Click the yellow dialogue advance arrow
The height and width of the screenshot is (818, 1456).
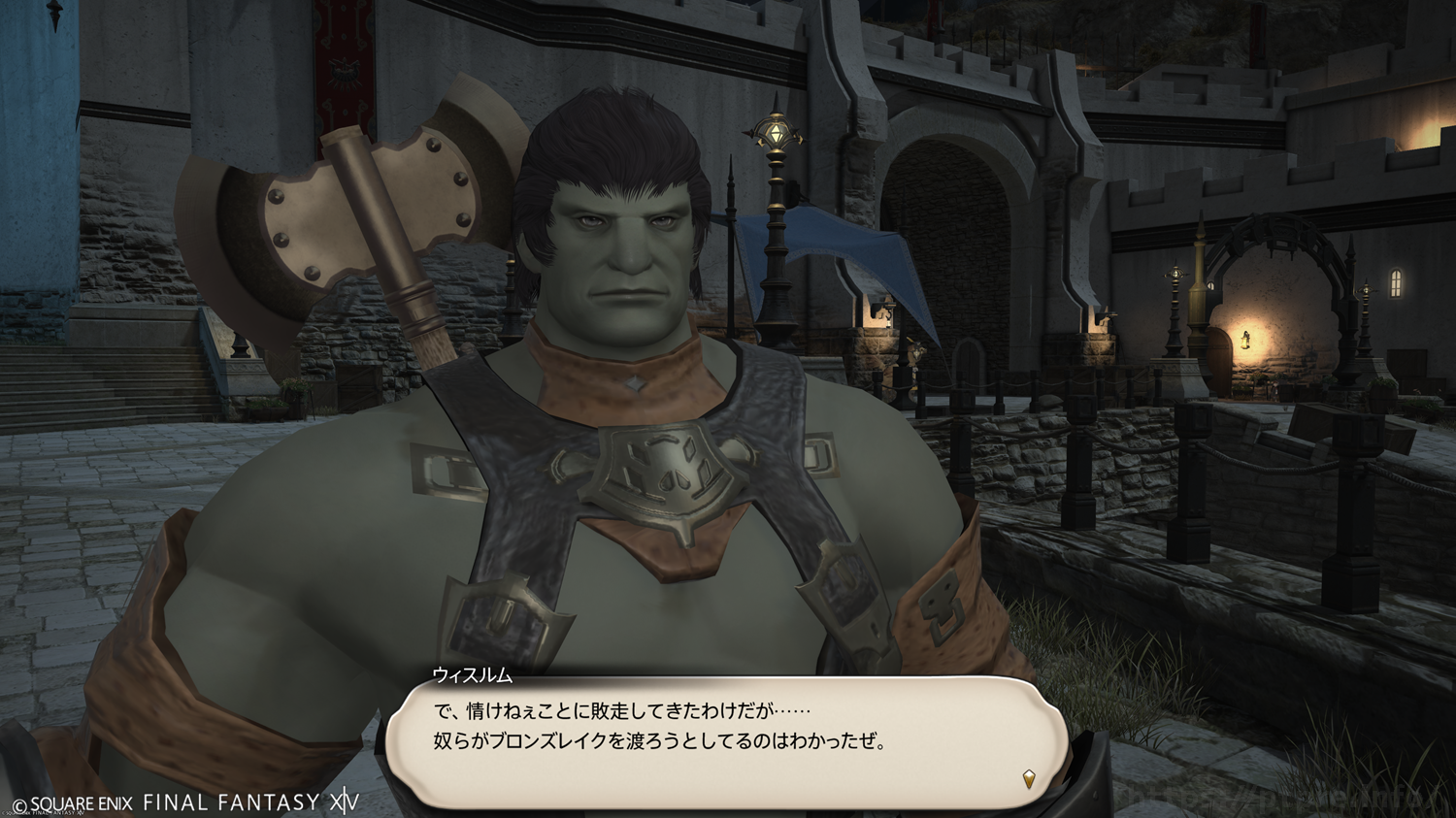[x=1029, y=778]
